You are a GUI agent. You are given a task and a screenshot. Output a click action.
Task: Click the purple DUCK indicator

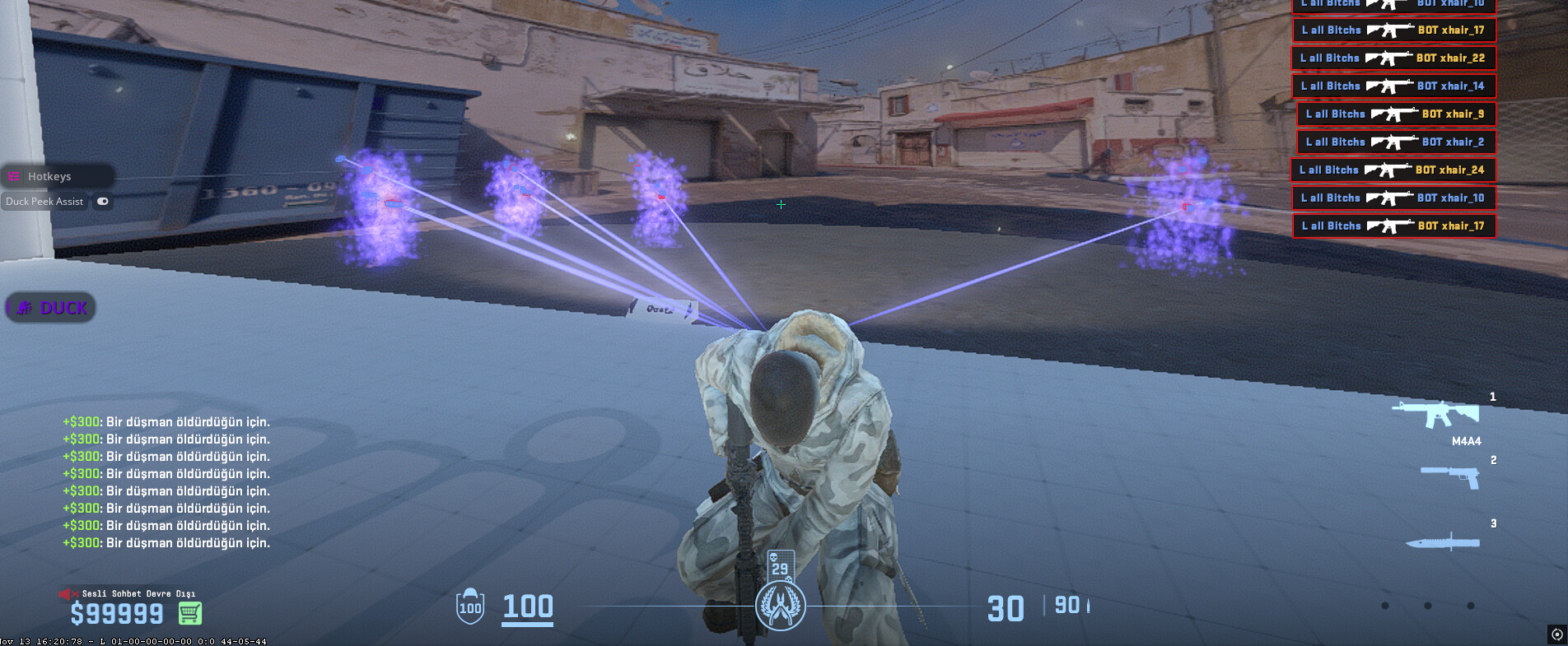[x=51, y=308]
